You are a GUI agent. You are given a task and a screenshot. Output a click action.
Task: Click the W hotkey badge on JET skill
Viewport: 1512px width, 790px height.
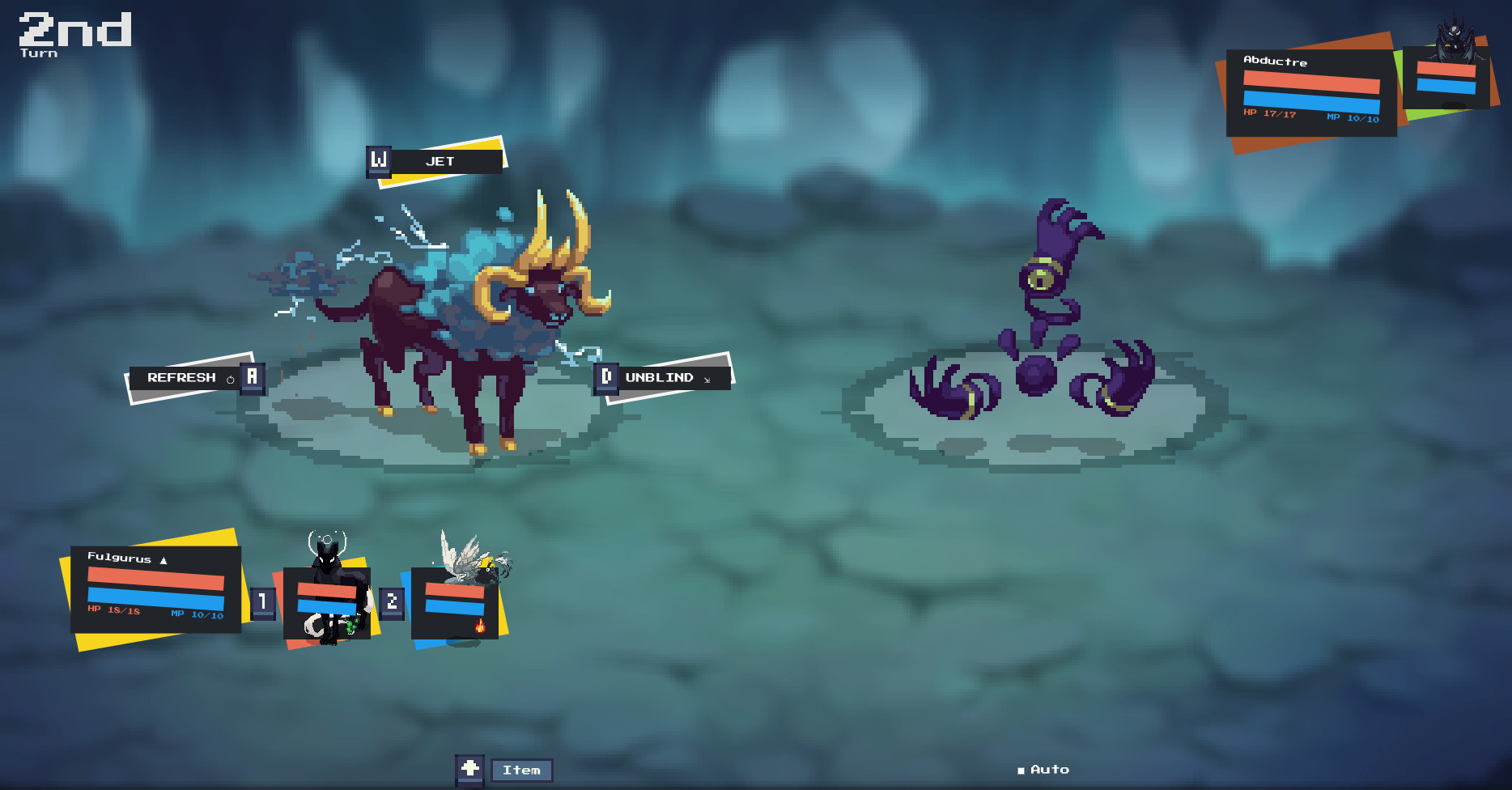point(378,159)
